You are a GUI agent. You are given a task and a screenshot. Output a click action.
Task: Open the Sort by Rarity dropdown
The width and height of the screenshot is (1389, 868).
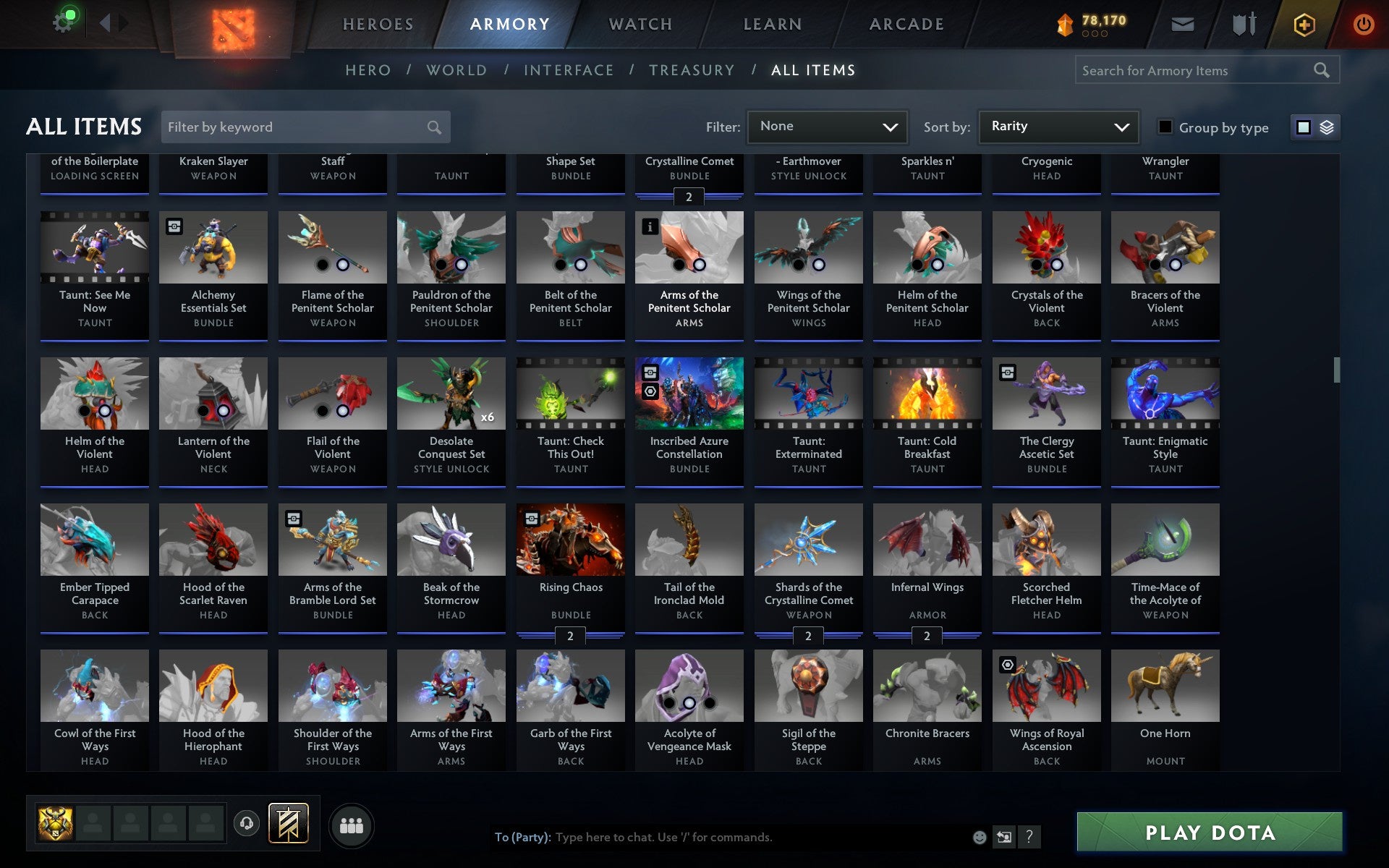(1058, 127)
